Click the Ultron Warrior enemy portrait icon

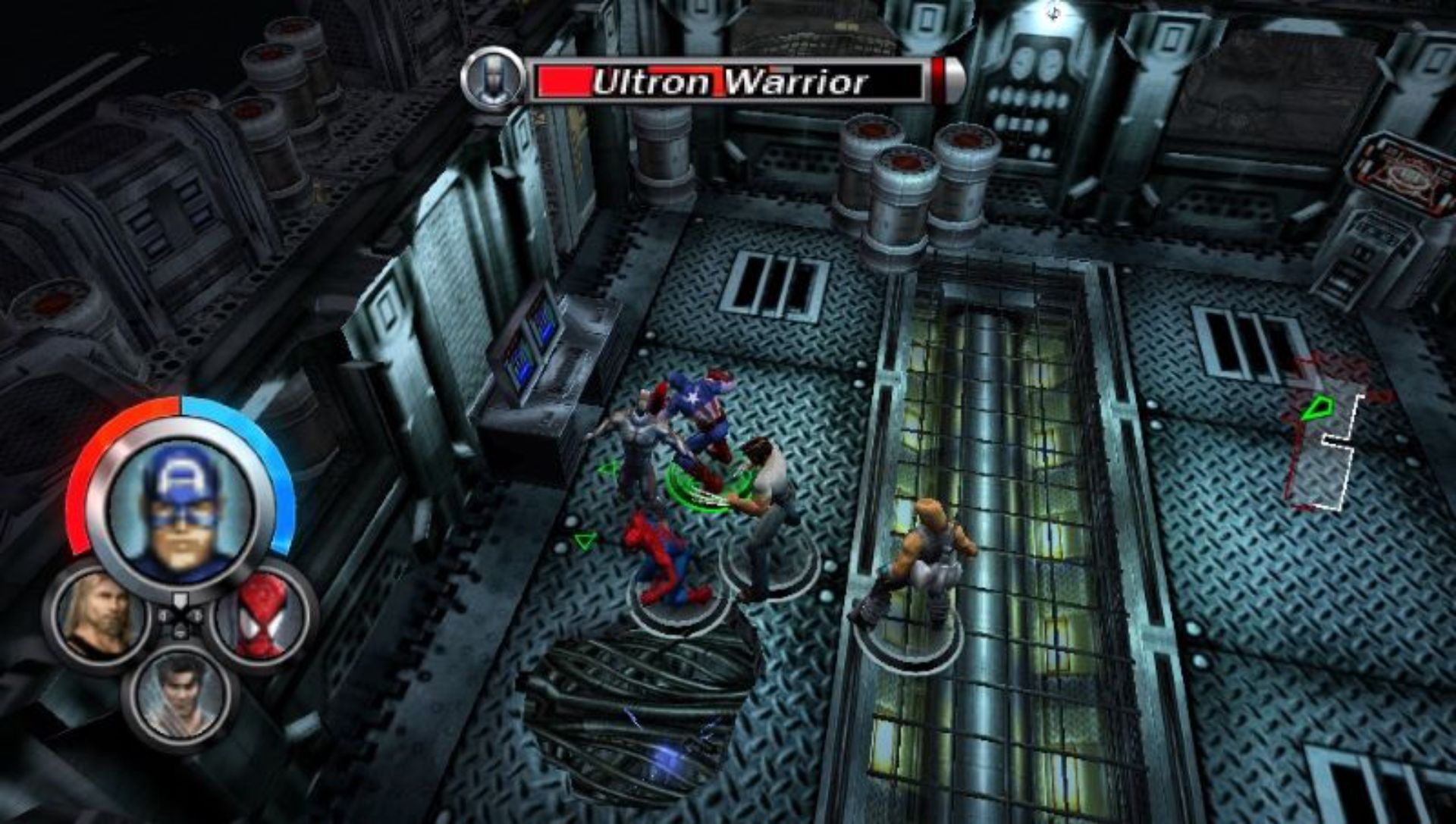tap(492, 79)
